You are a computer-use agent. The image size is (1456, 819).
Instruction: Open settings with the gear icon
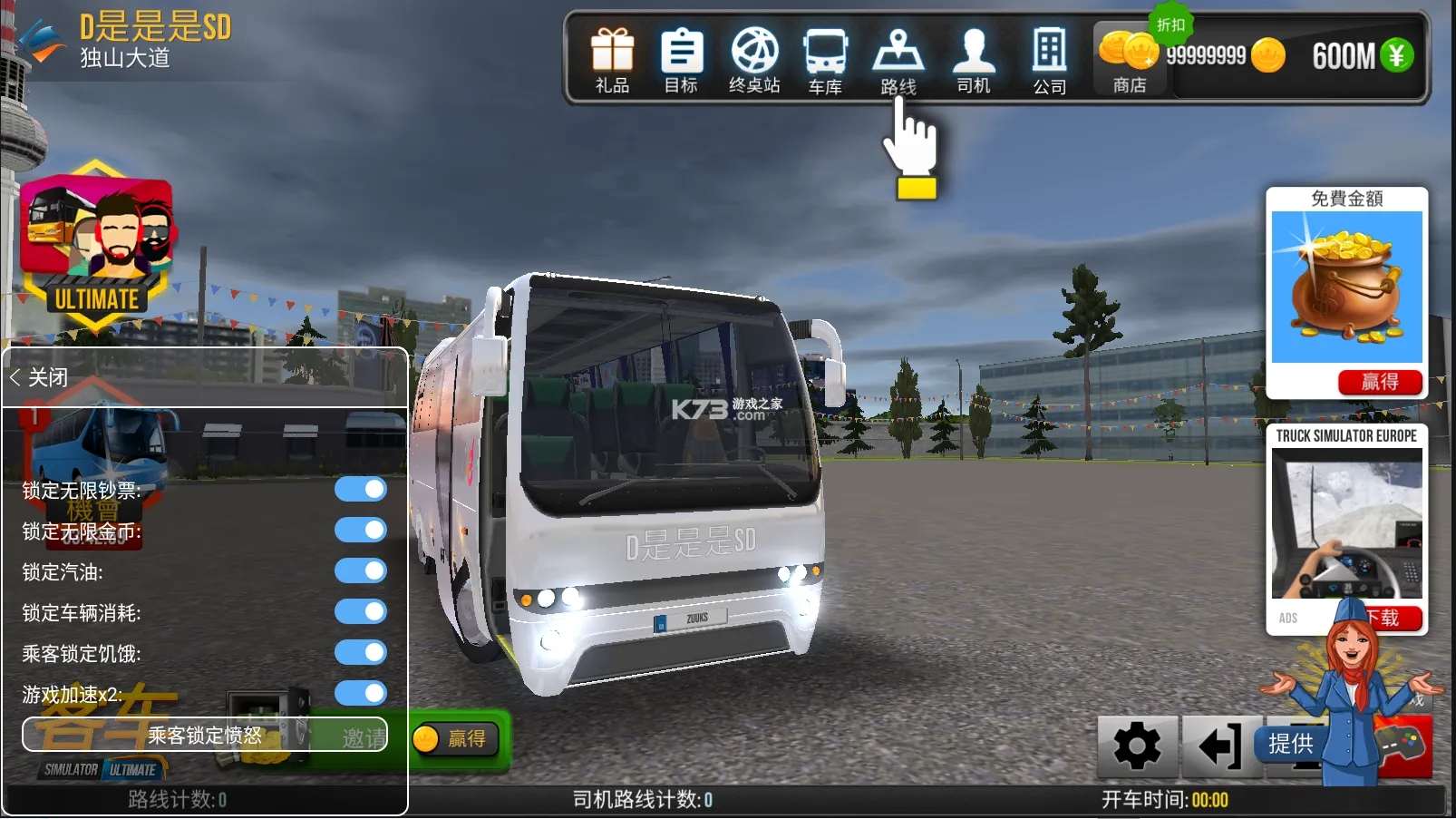pyautogui.click(x=1137, y=746)
